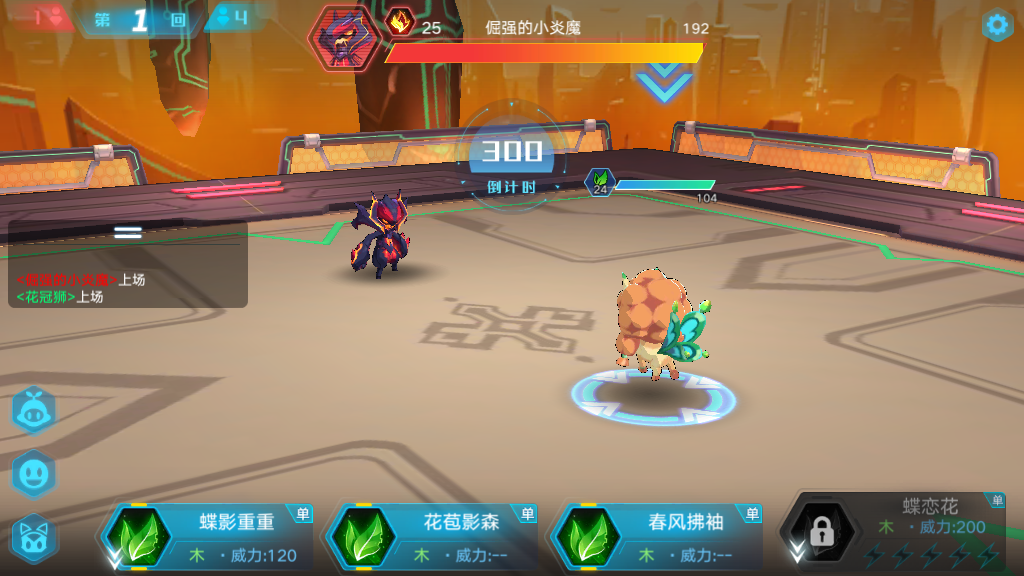Click the sprout-head pet hexagon icon
1024x576 pixels.
click(33, 411)
